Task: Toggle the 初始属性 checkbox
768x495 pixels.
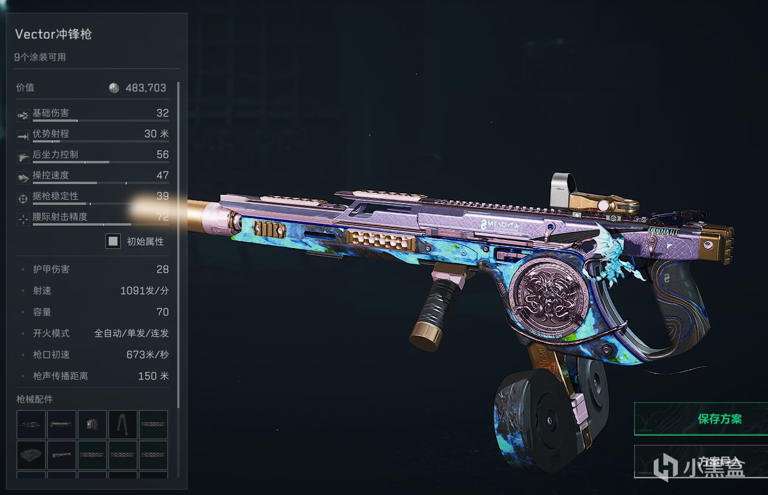Action: point(113,241)
